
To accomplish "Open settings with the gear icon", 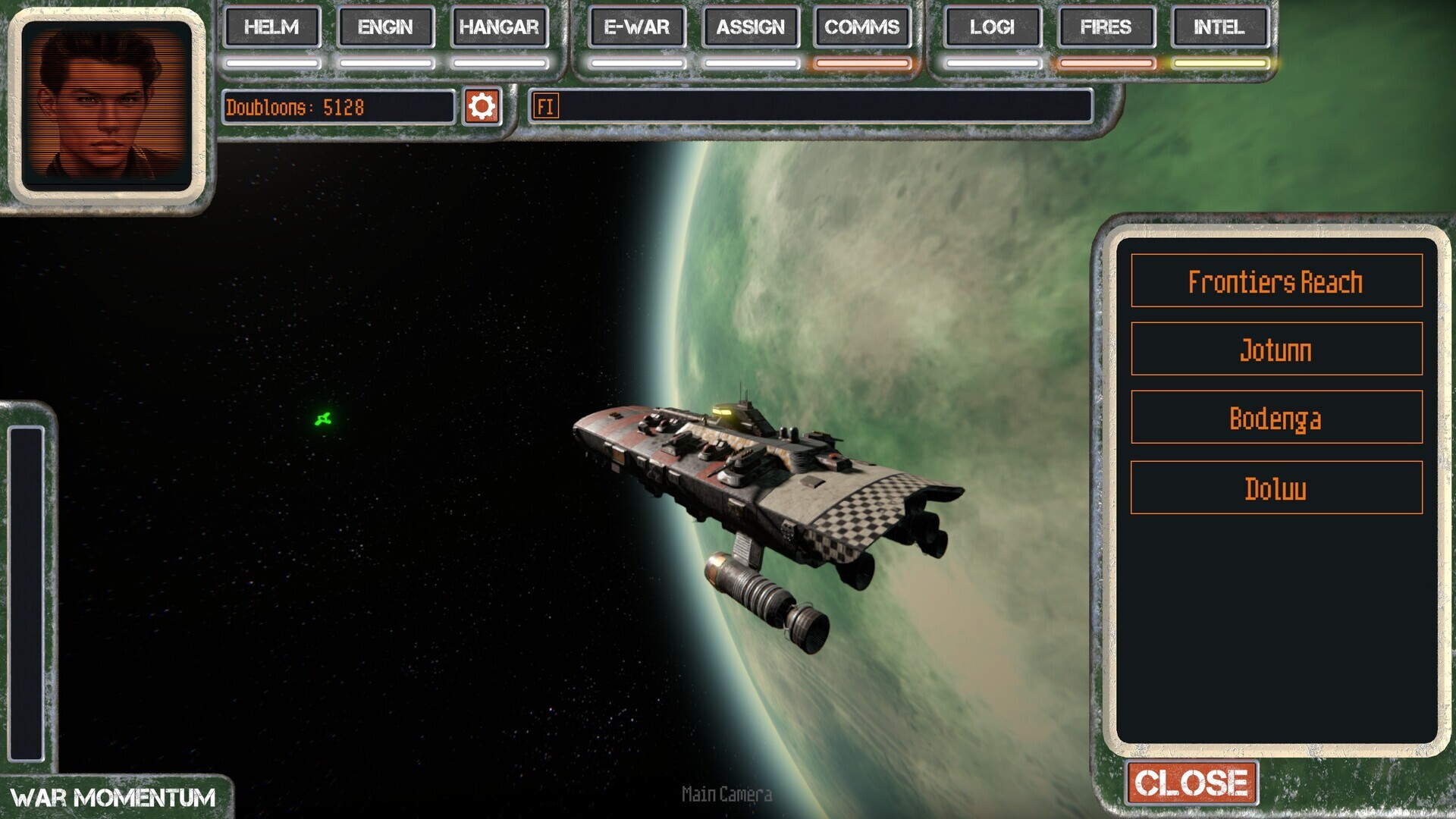I will 482,106.
